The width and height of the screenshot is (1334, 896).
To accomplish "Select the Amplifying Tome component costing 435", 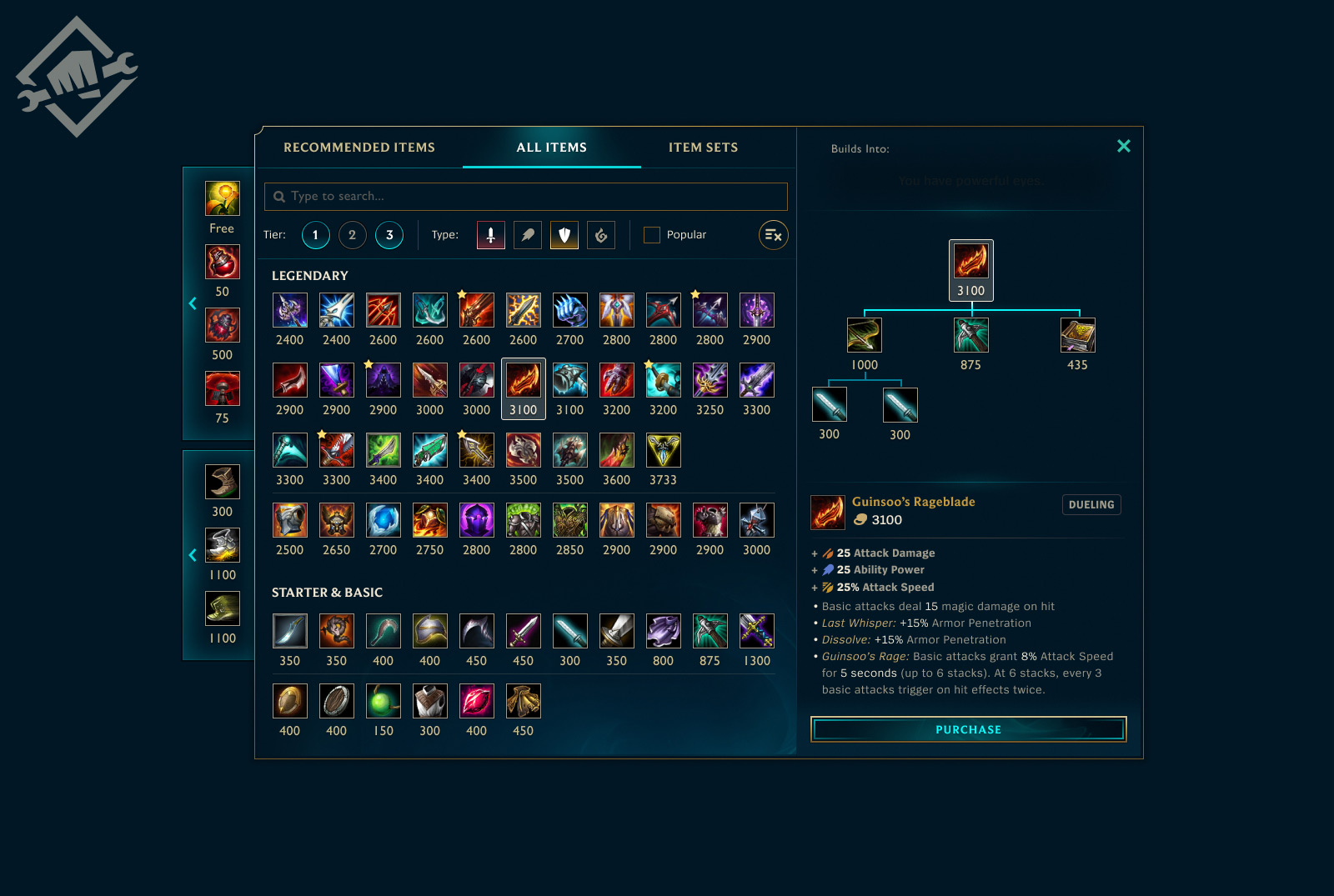I will [1078, 335].
